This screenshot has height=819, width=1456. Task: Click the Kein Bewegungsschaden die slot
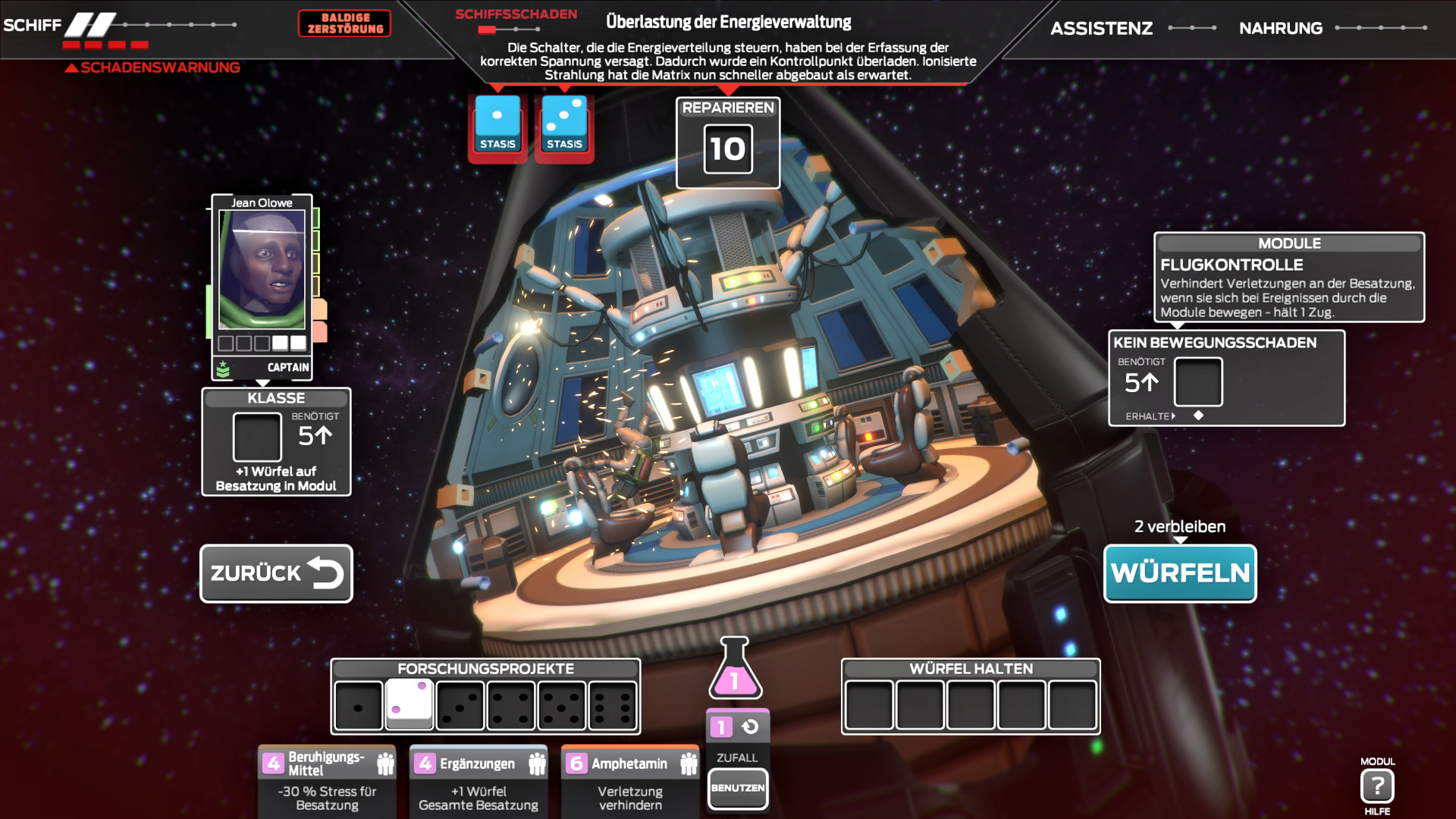[1198, 382]
